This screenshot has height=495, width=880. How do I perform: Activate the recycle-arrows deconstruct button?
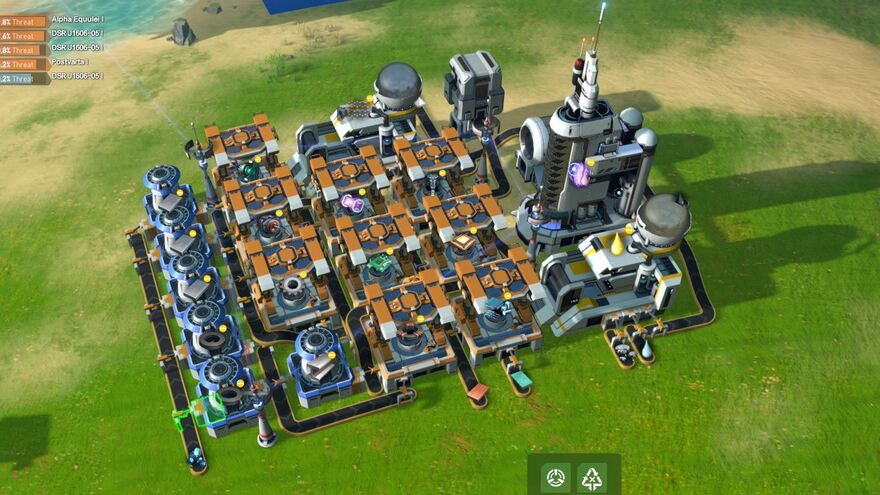point(593,477)
